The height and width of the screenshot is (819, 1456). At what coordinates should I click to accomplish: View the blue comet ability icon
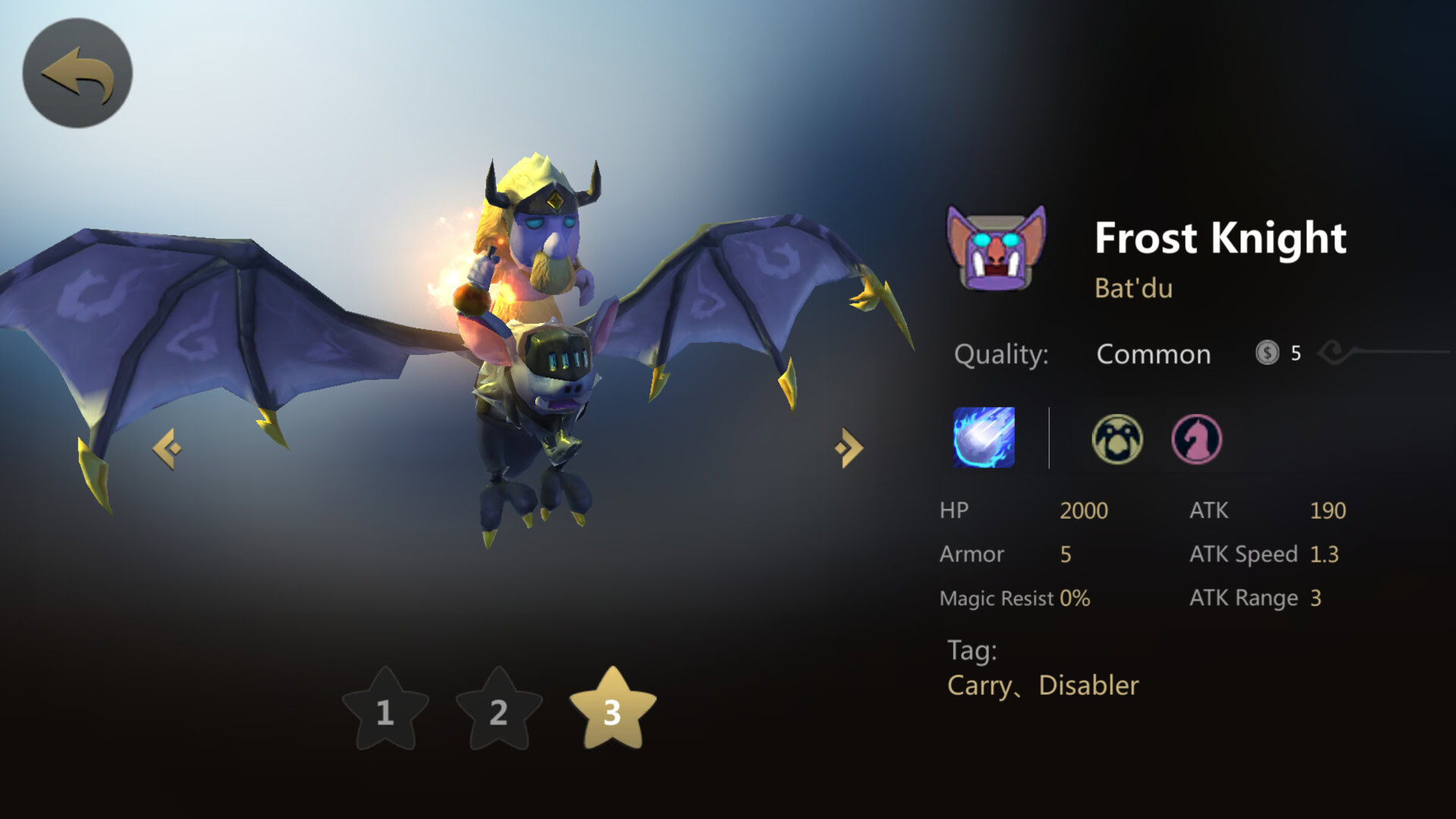984,438
